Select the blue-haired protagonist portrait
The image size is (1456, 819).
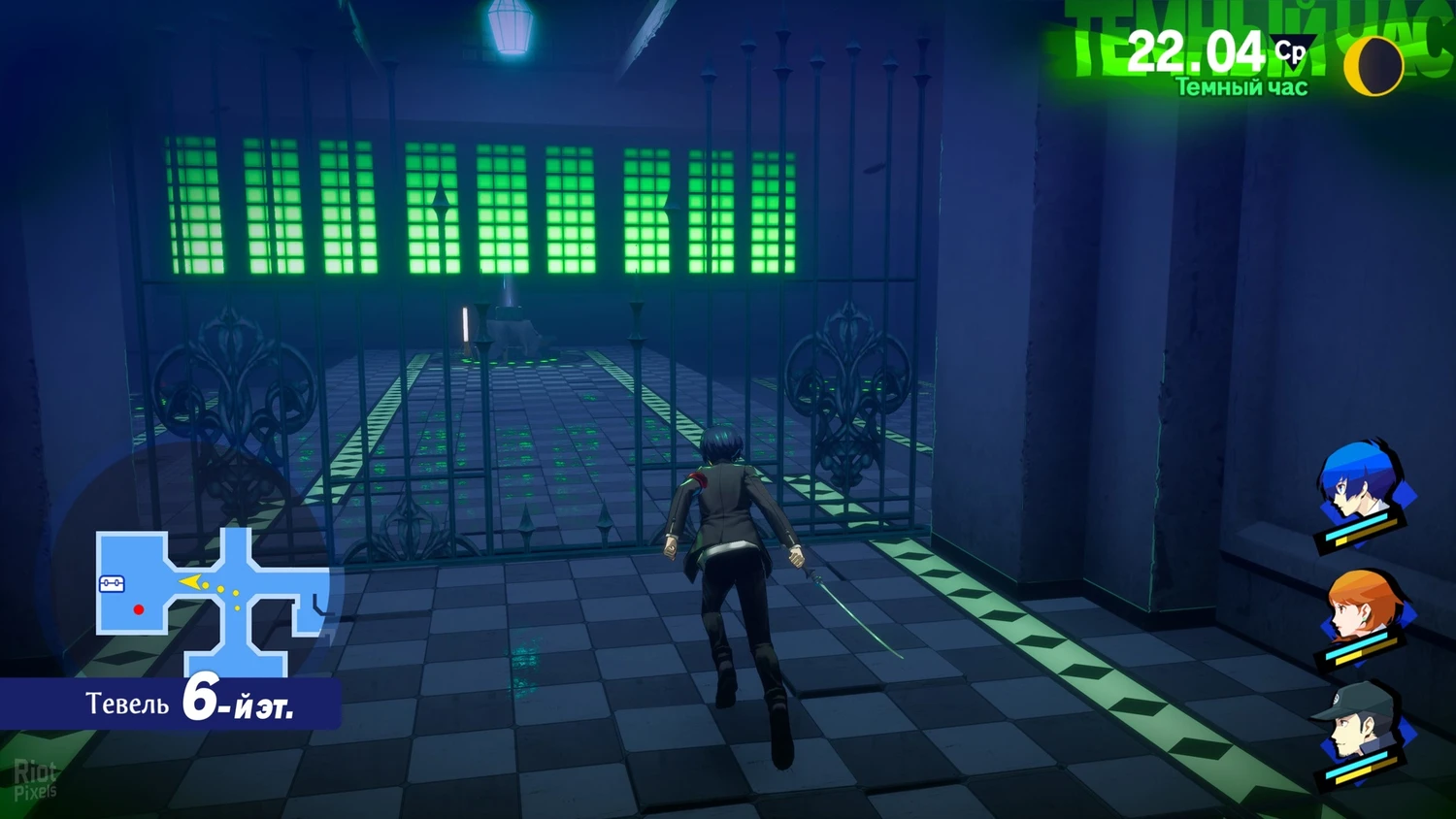pyautogui.click(x=1359, y=490)
